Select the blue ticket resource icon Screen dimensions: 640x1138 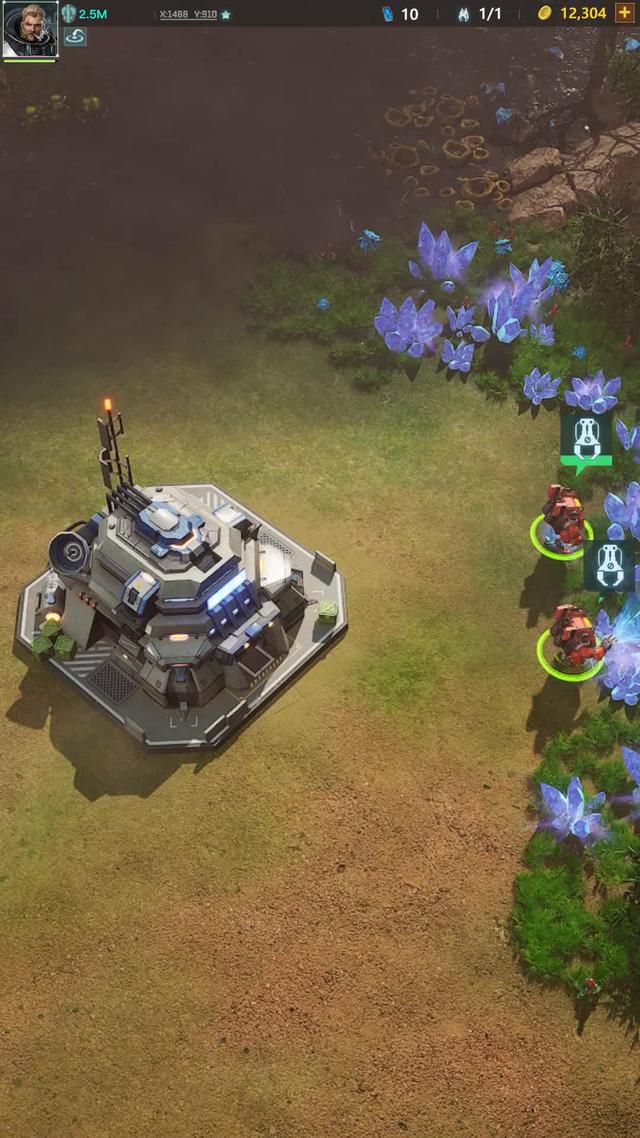tap(388, 14)
